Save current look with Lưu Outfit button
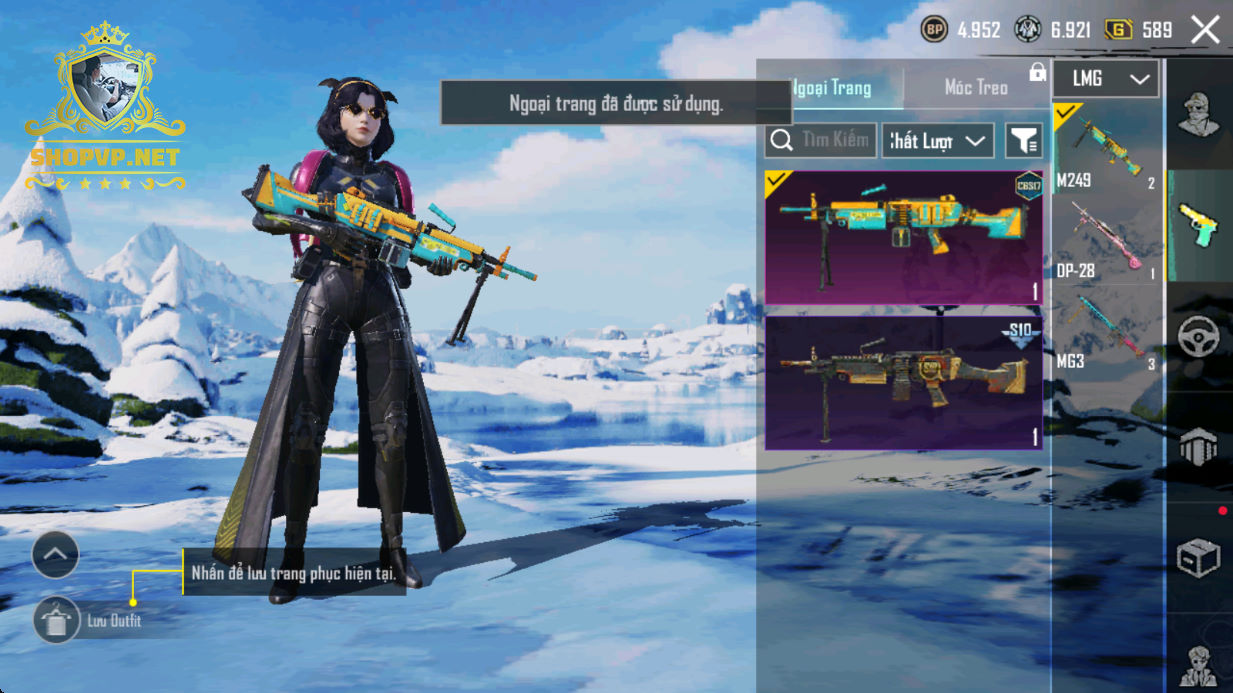 (57, 621)
